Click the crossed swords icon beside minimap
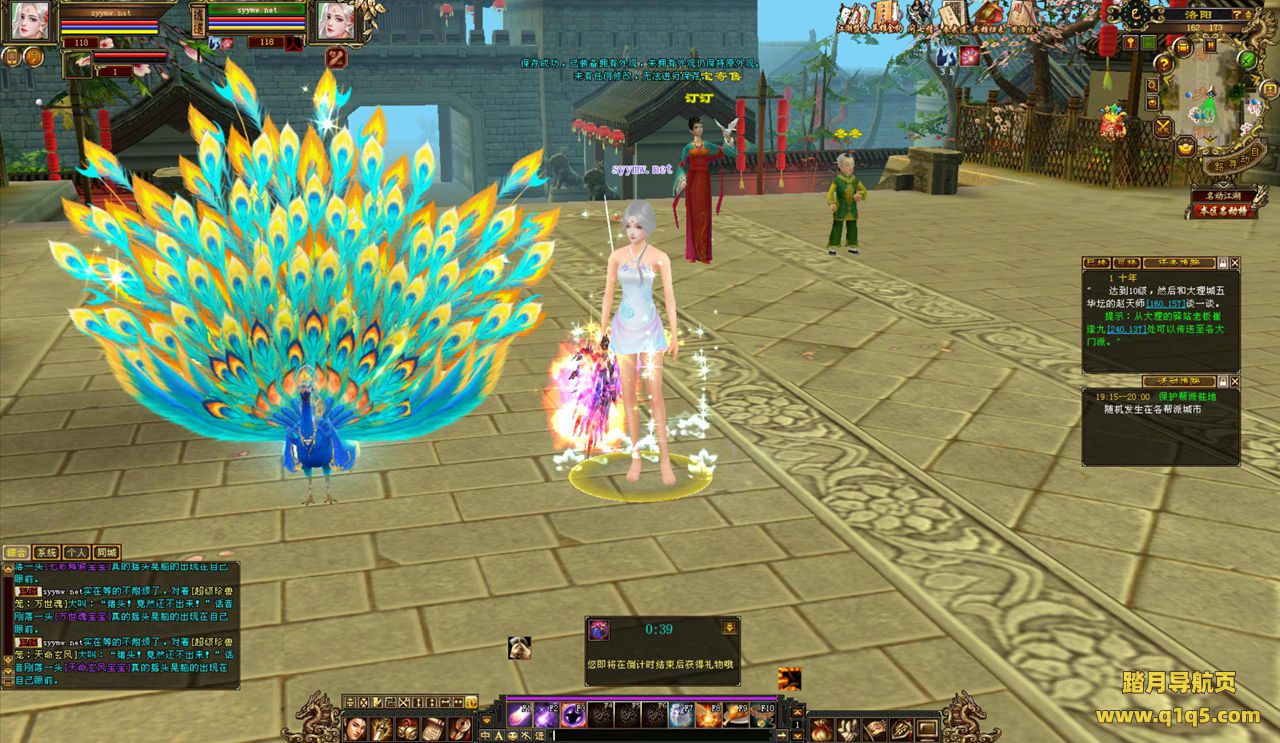1280x743 pixels. 1163,127
